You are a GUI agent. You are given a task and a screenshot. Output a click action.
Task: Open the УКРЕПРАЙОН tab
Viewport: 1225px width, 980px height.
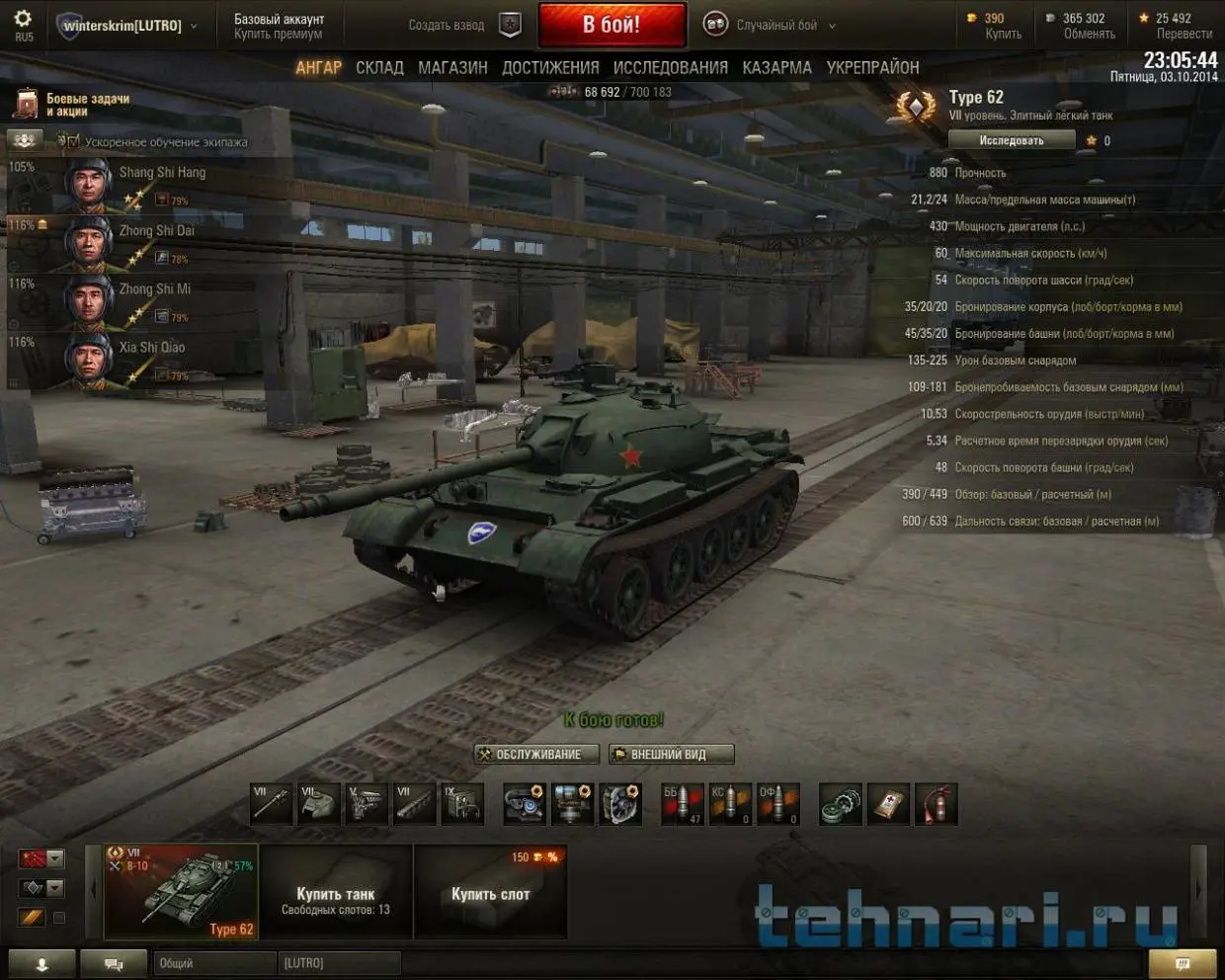(x=872, y=67)
